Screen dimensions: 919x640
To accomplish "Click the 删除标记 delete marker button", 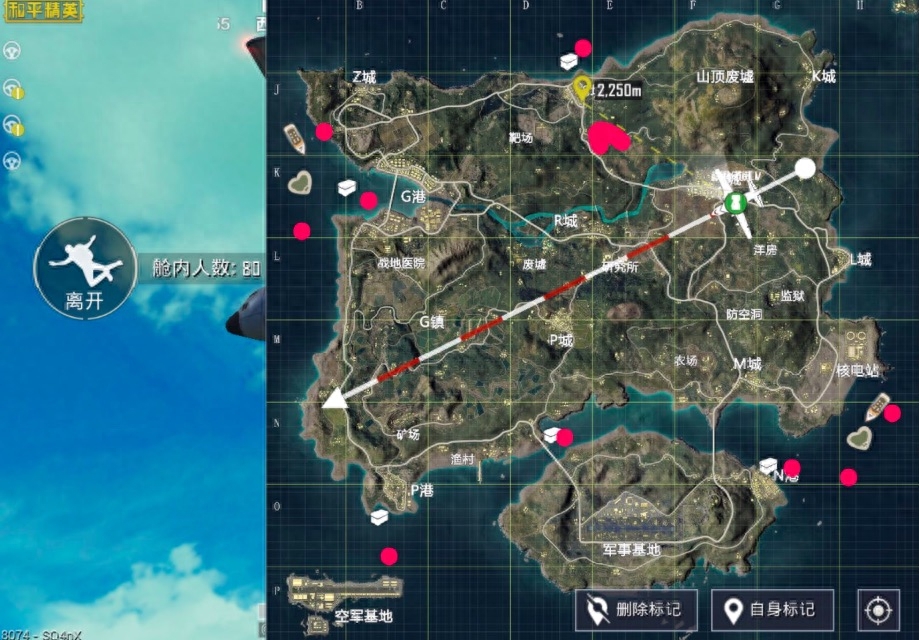I will coord(636,609).
